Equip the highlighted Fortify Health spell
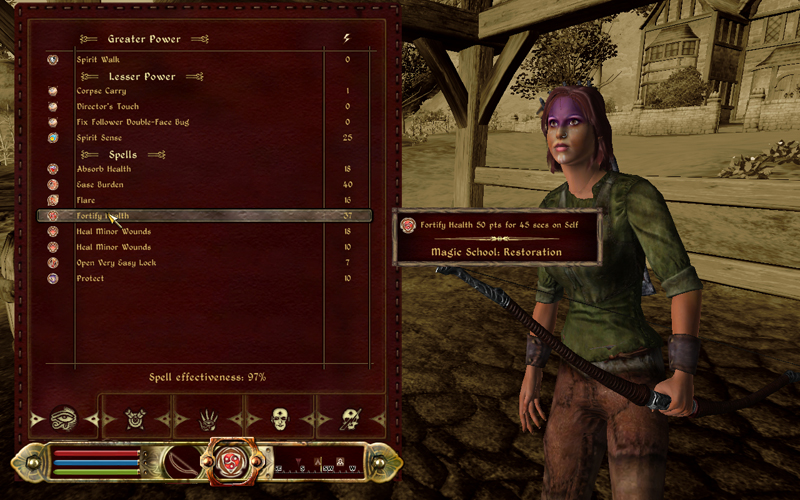 [103, 216]
